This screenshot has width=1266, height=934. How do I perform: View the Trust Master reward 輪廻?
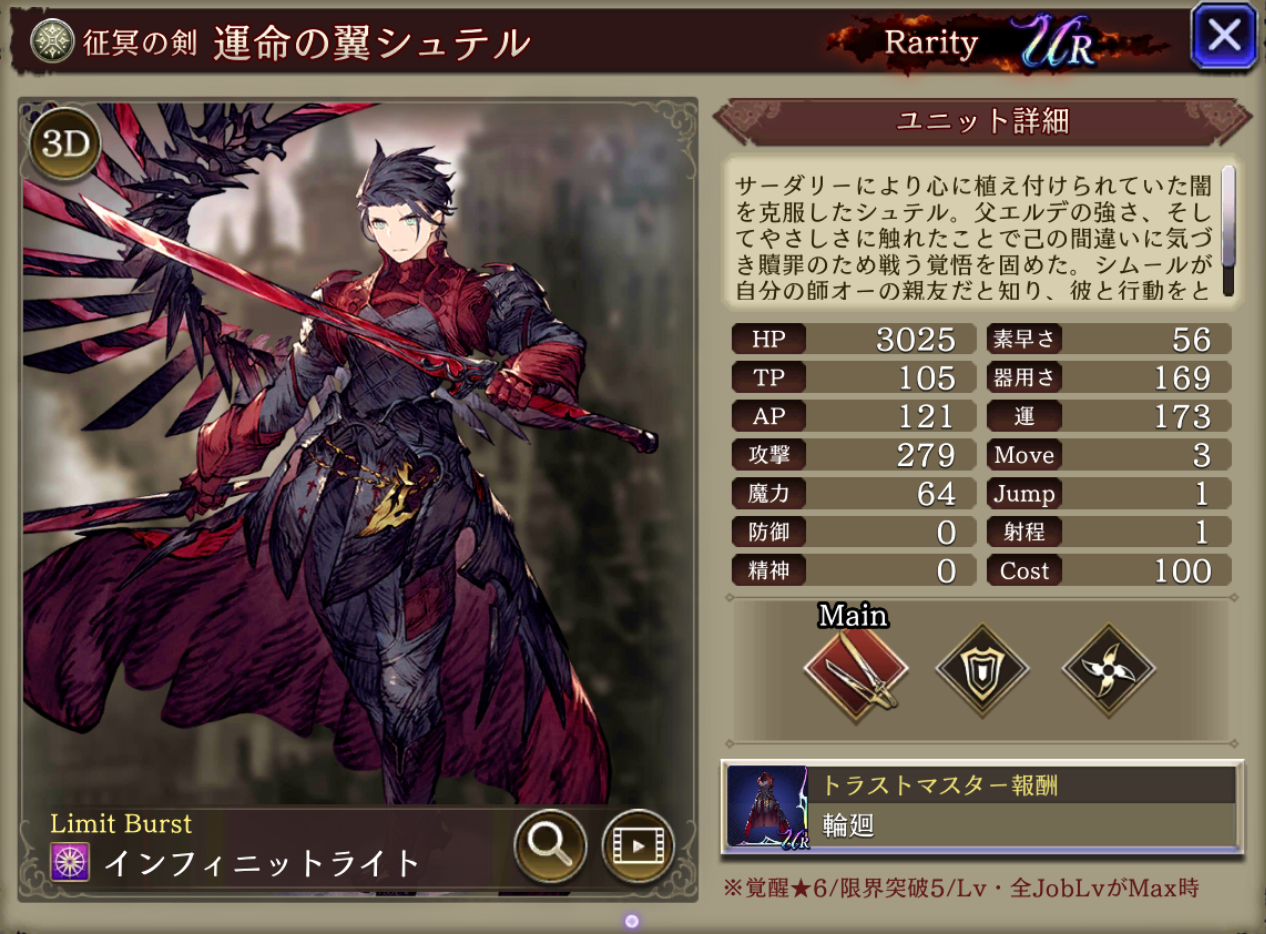[981, 808]
